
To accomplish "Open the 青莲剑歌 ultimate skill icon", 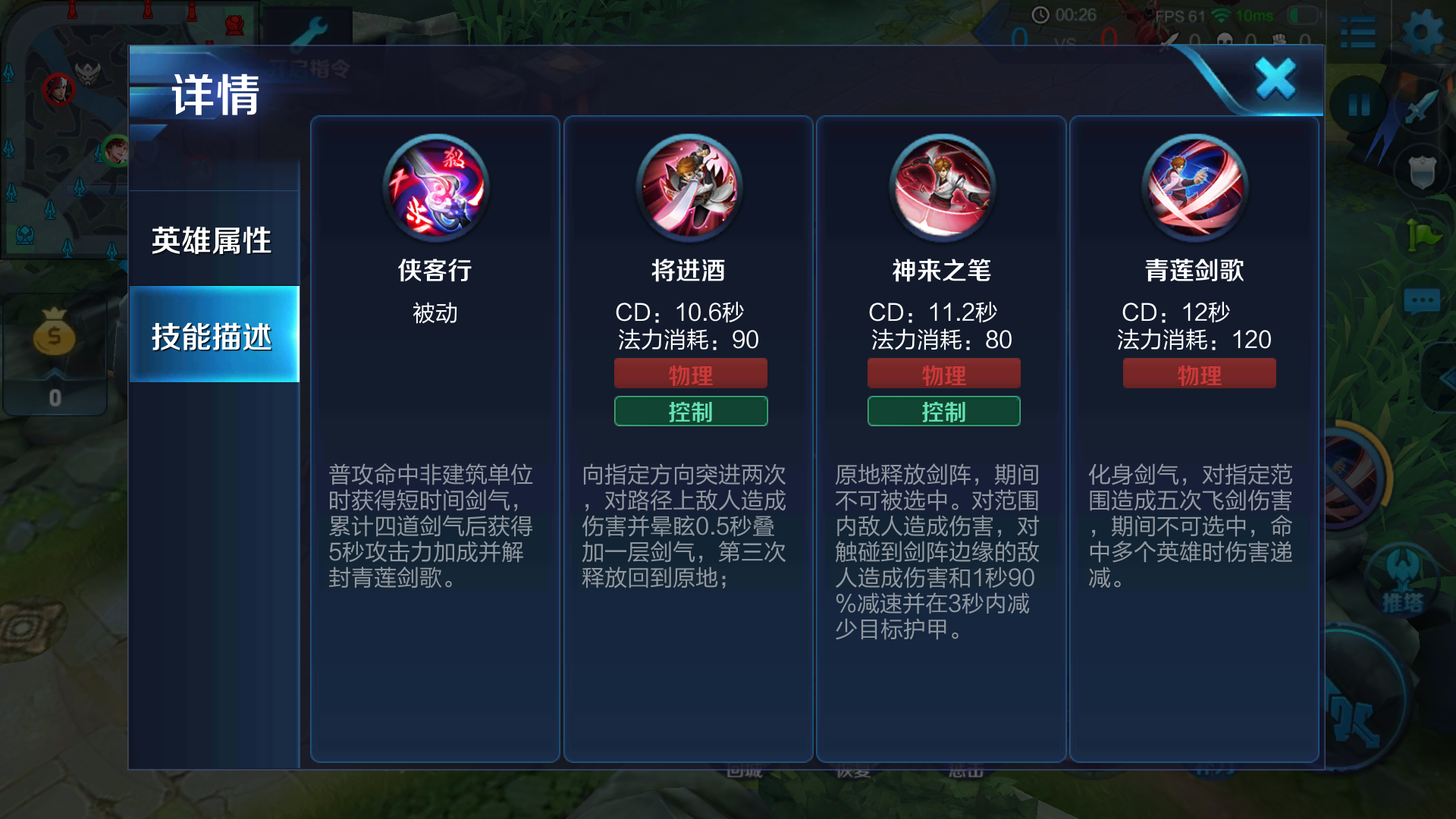I will click(1197, 188).
